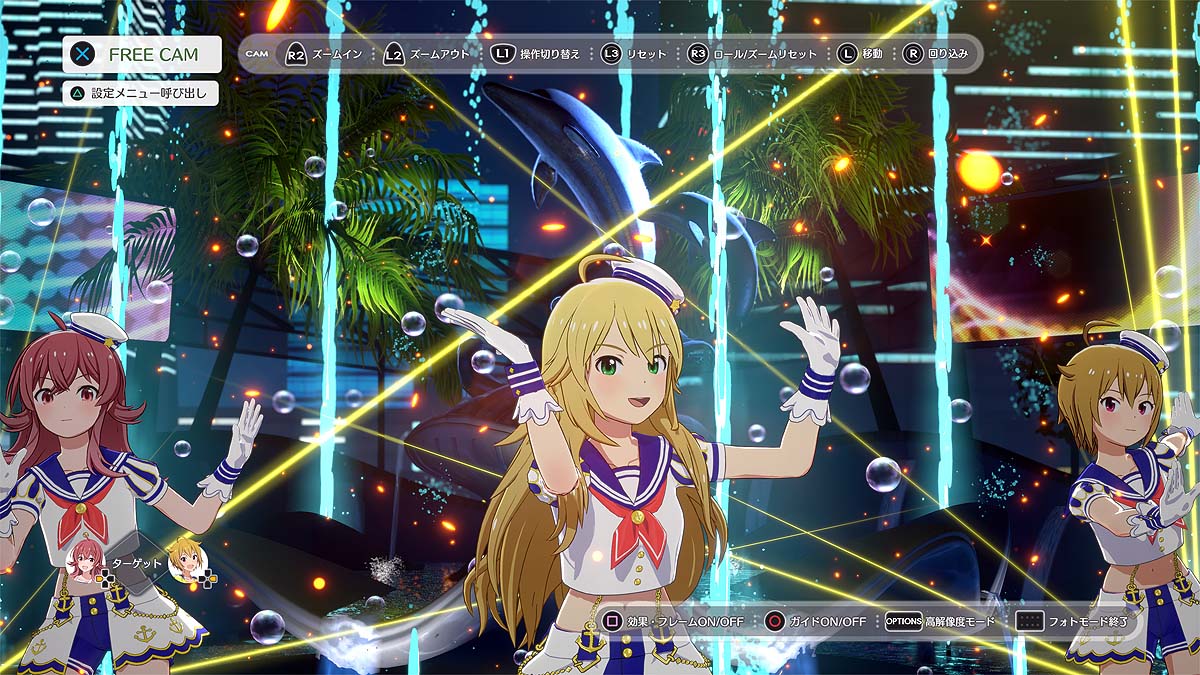Toggle ガイドON/OFF guide display
Viewport: 1200px width, 675px height.
click(x=815, y=621)
